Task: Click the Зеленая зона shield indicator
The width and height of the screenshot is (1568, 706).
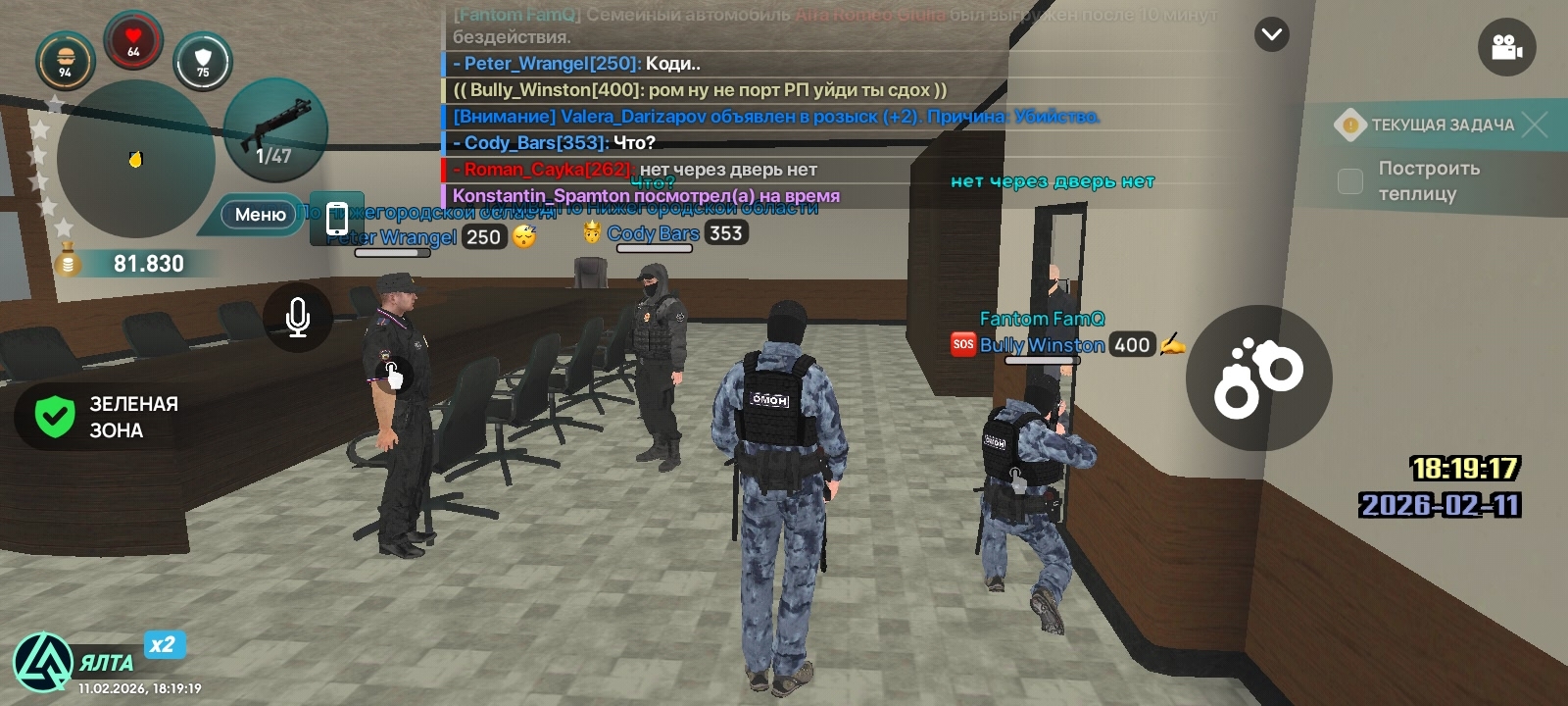Action: (x=55, y=417)
